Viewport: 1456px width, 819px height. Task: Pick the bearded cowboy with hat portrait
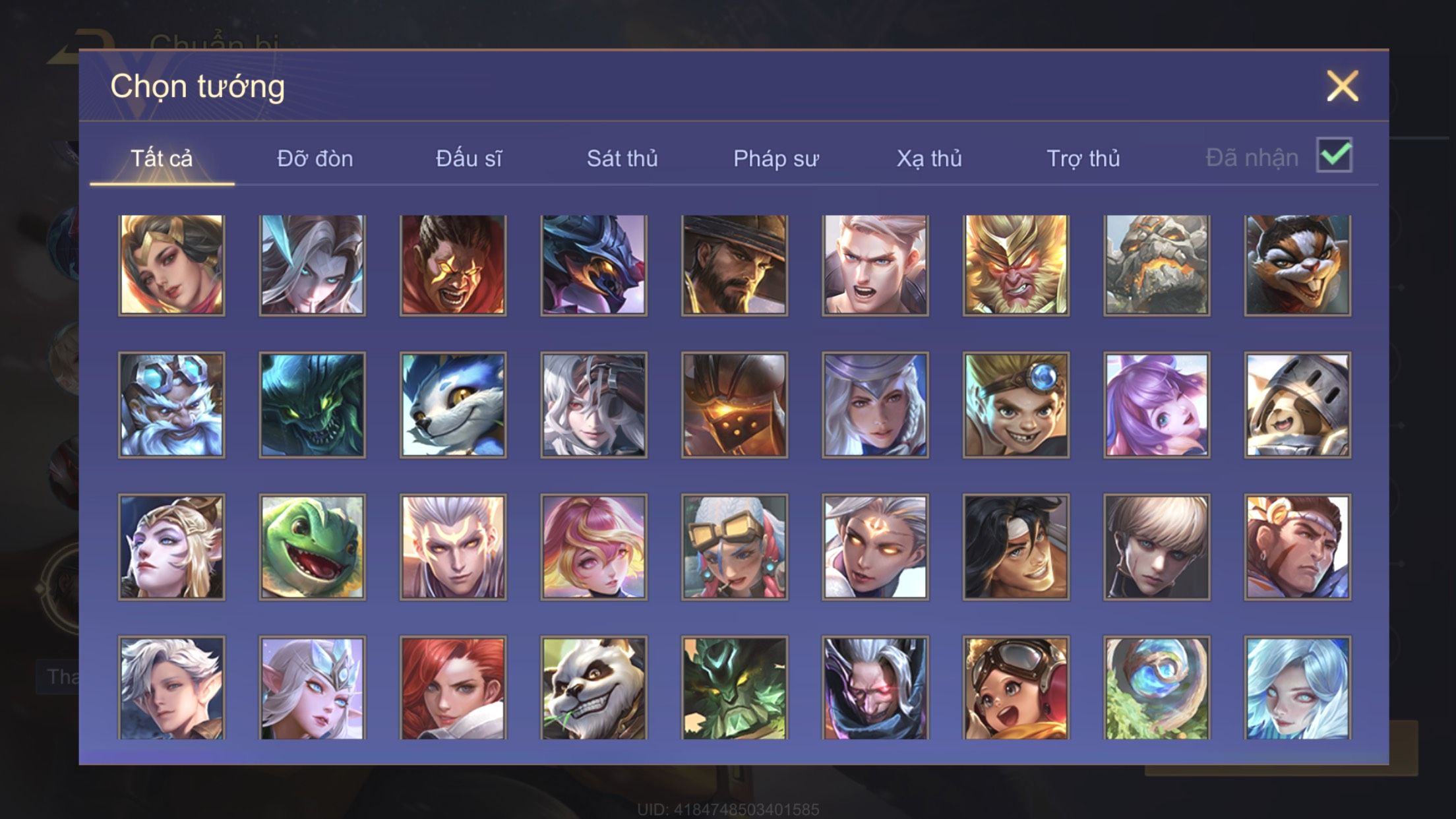tap(734, 265)
